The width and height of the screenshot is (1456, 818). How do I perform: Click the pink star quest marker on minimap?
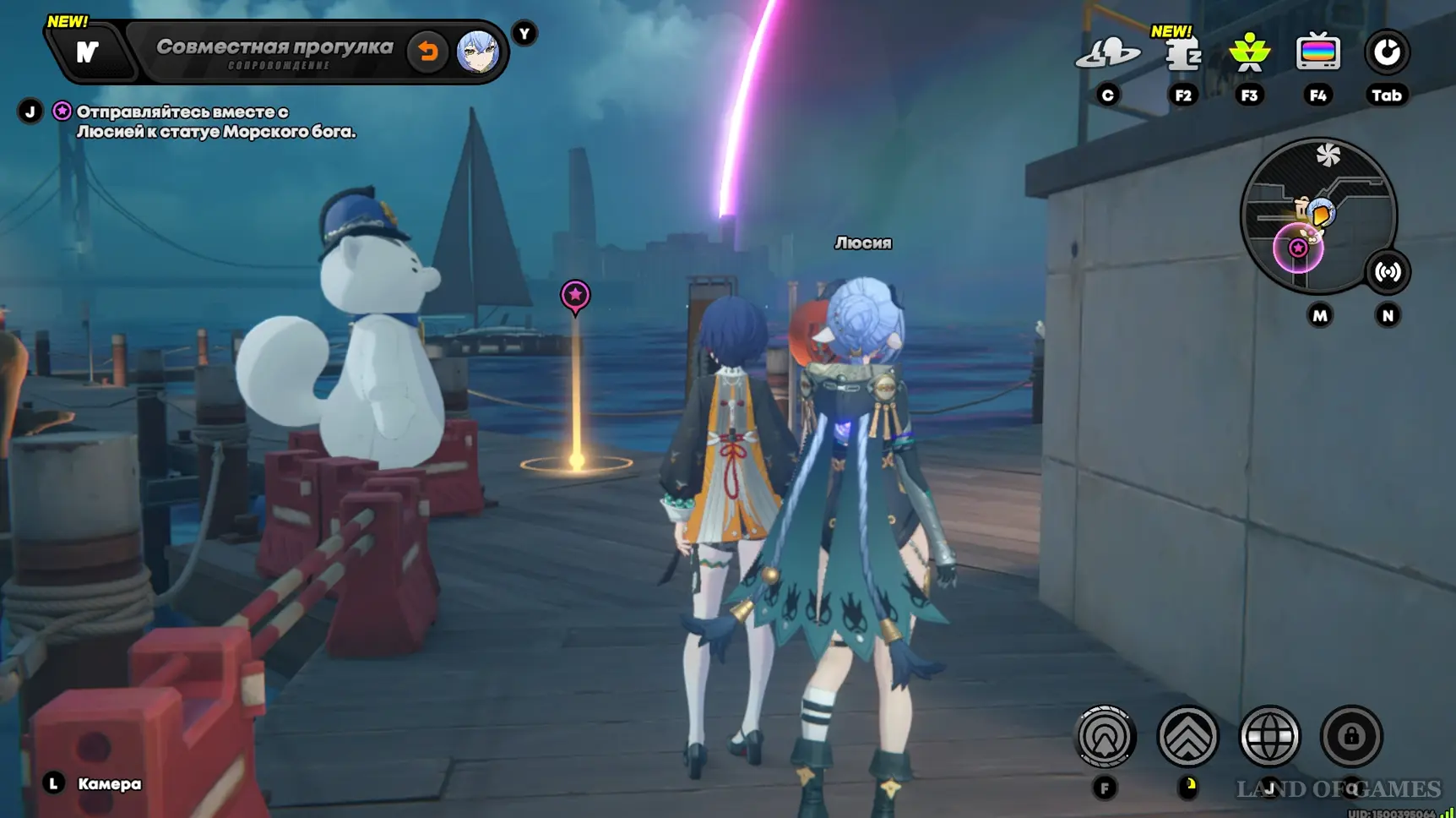[1298, 248]
